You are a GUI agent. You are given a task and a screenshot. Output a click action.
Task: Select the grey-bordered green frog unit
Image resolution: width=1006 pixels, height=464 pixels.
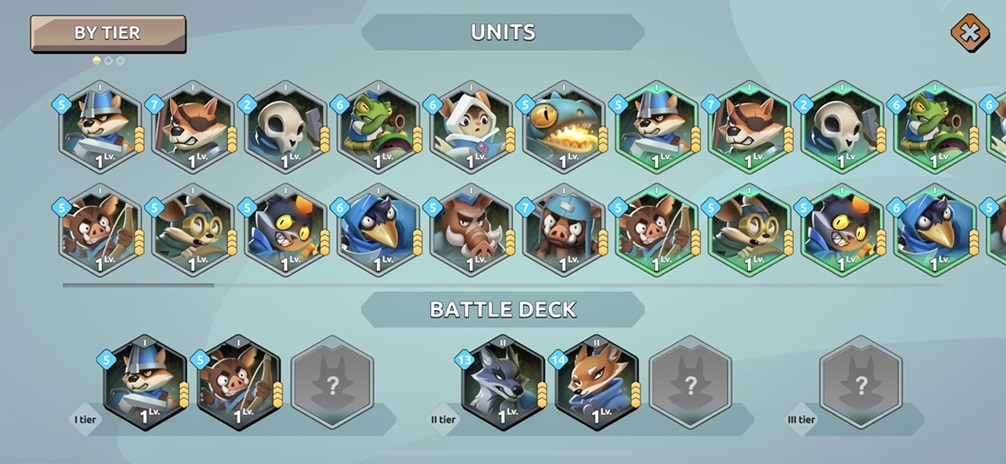click(x=378, y=128)
